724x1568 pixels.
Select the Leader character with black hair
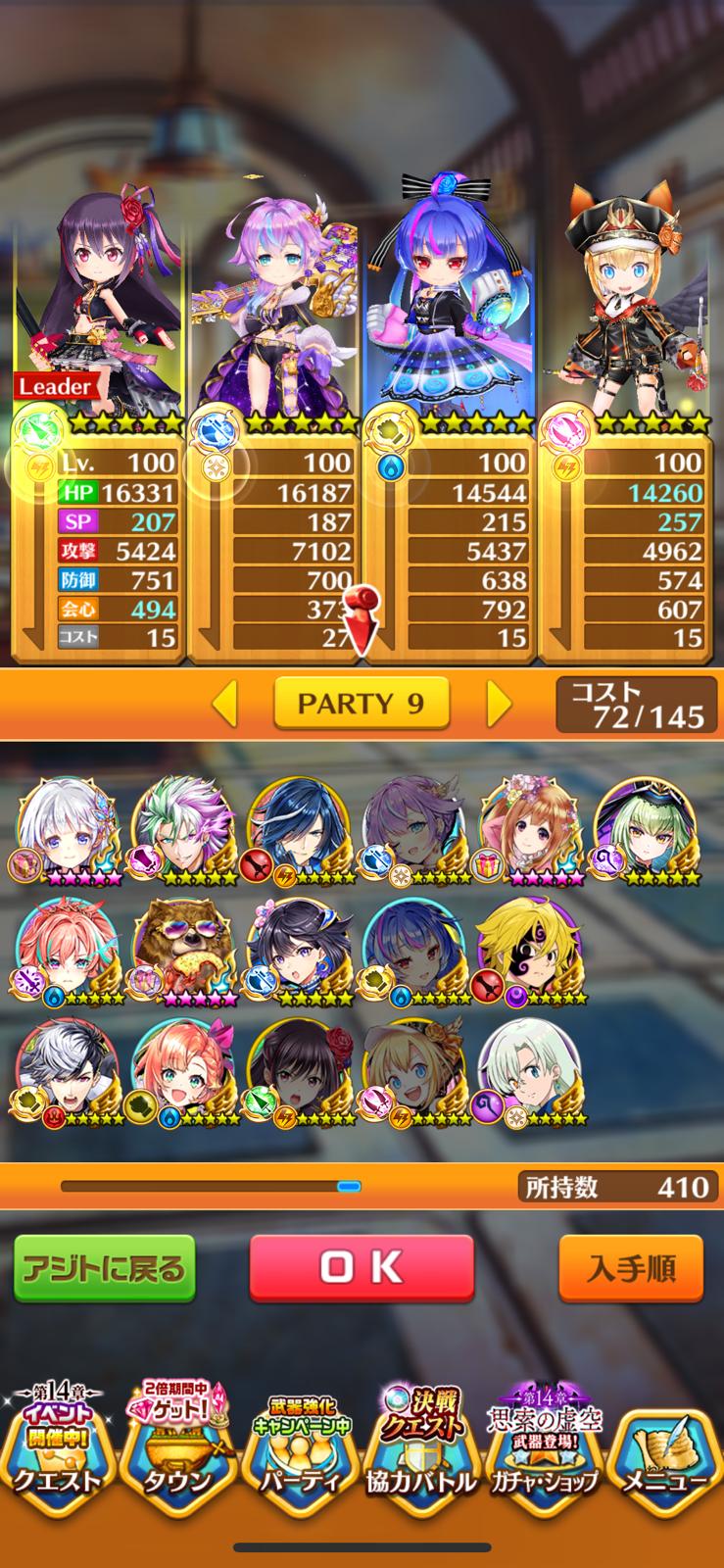99,294
